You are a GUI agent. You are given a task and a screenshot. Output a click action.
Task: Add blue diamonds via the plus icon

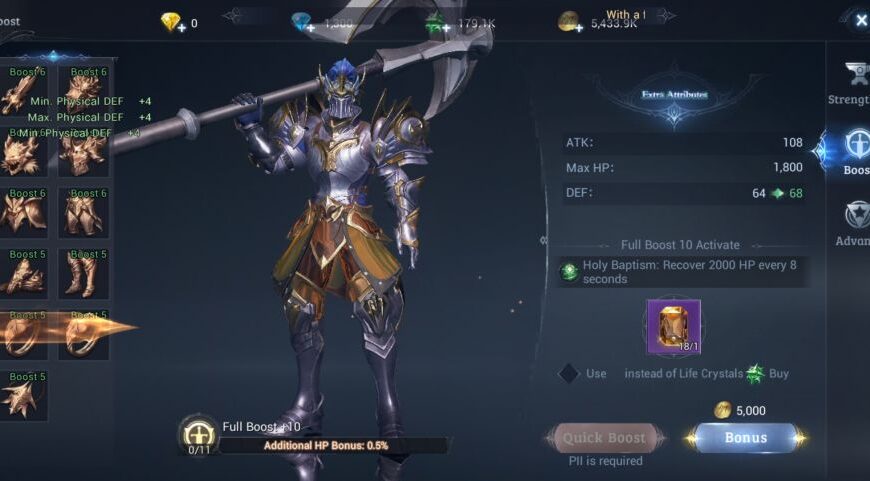point(309,27)
